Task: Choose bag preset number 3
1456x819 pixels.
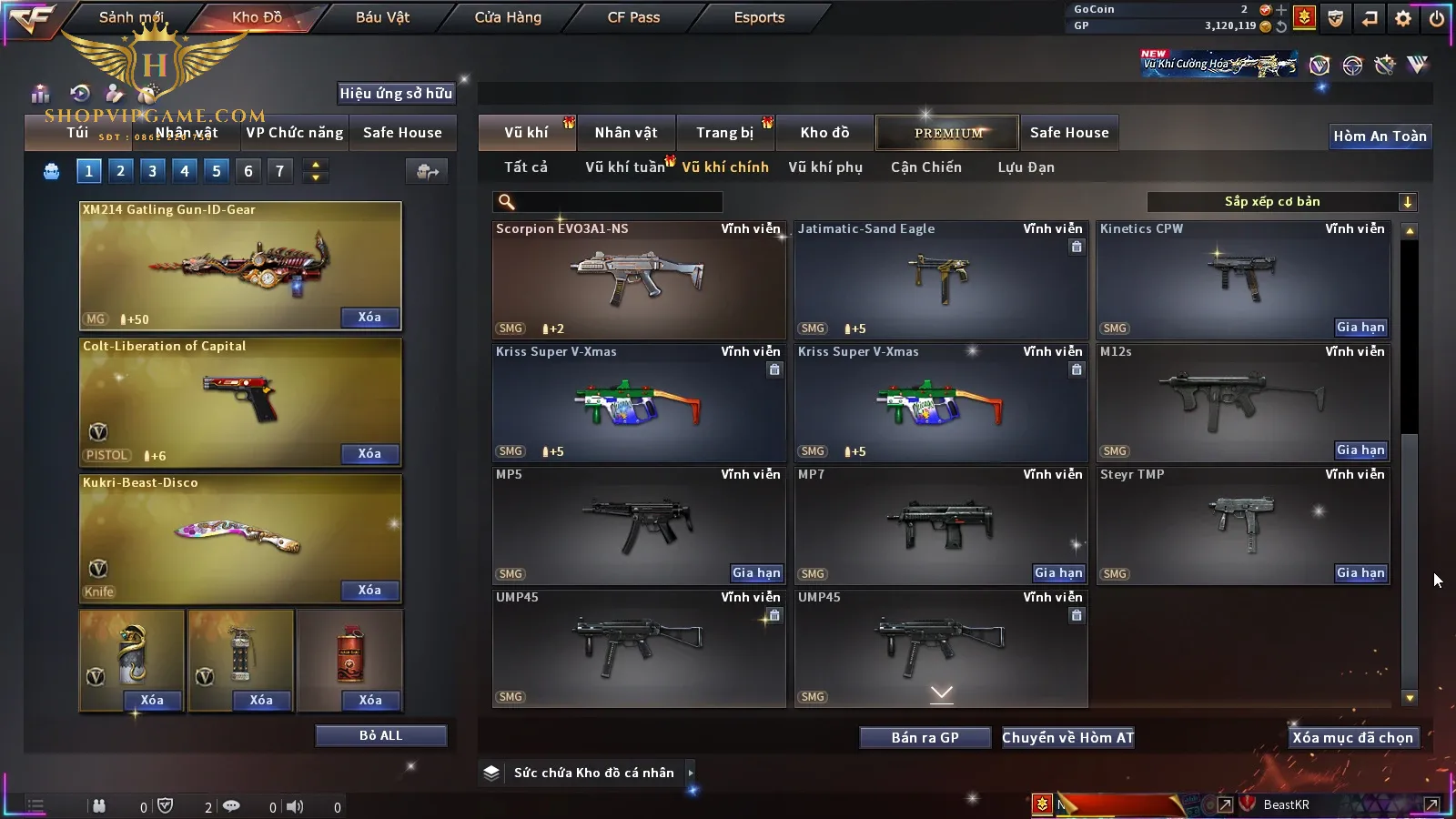Action: 152,171
